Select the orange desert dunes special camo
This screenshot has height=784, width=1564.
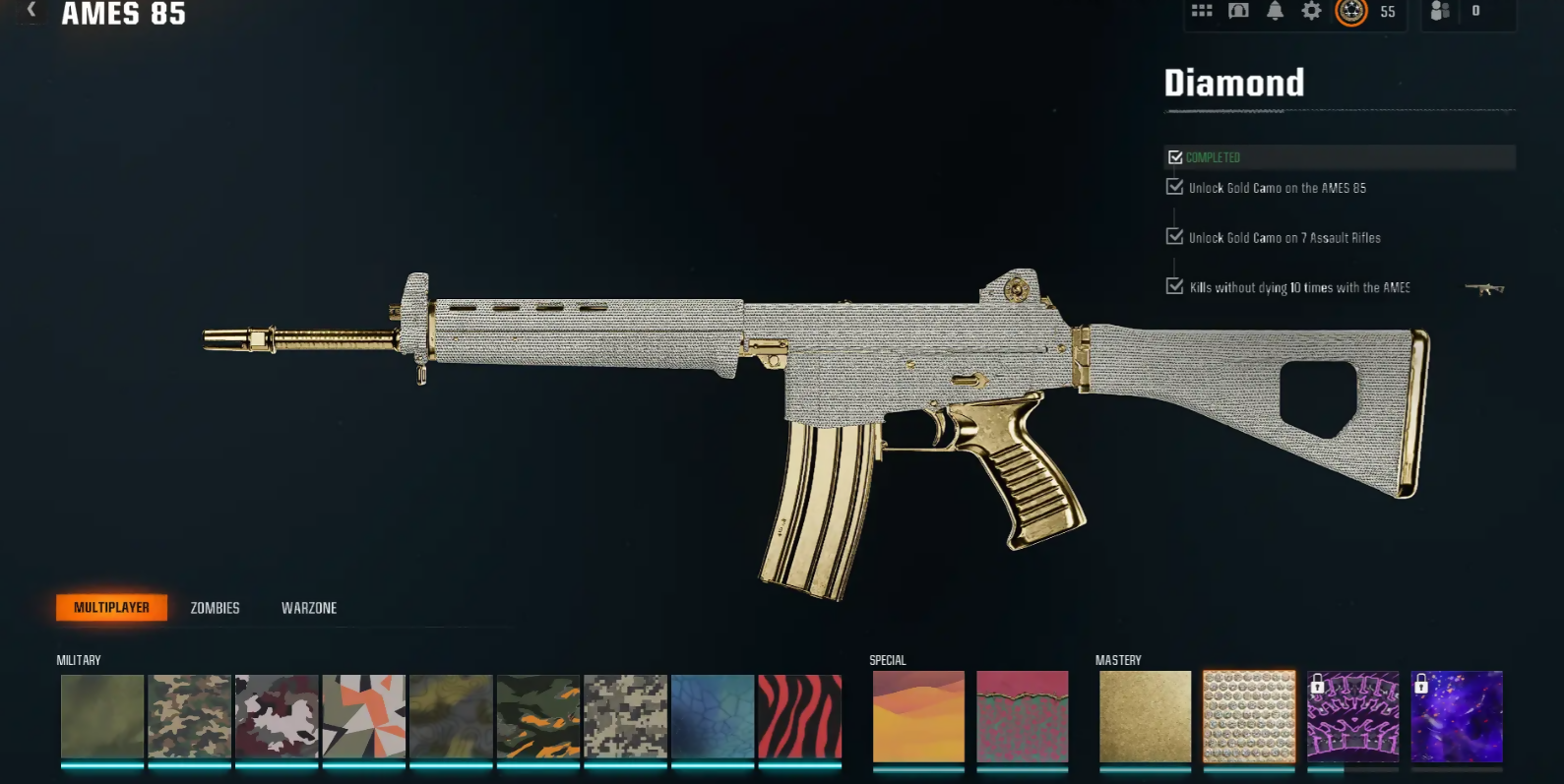[x=918, y=716]
